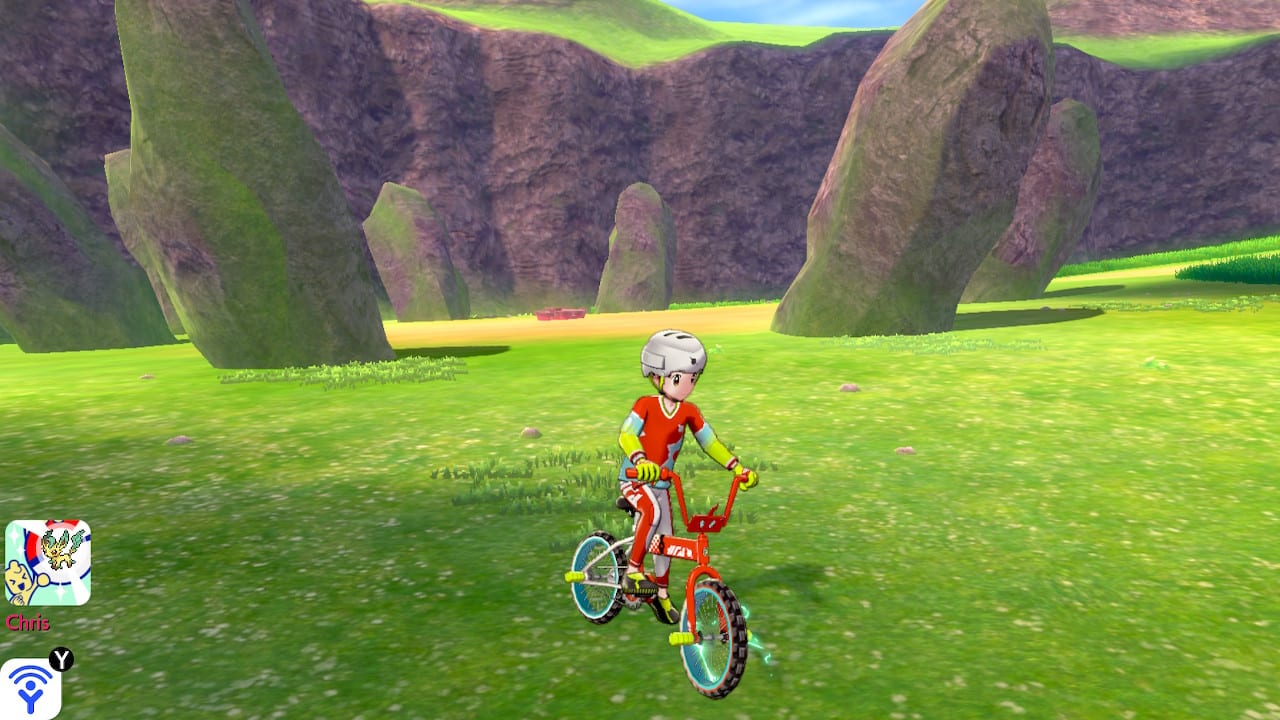Click the Chris username label
The width and height of the screenshot is (1280, 720).
[x=28, y=621]
